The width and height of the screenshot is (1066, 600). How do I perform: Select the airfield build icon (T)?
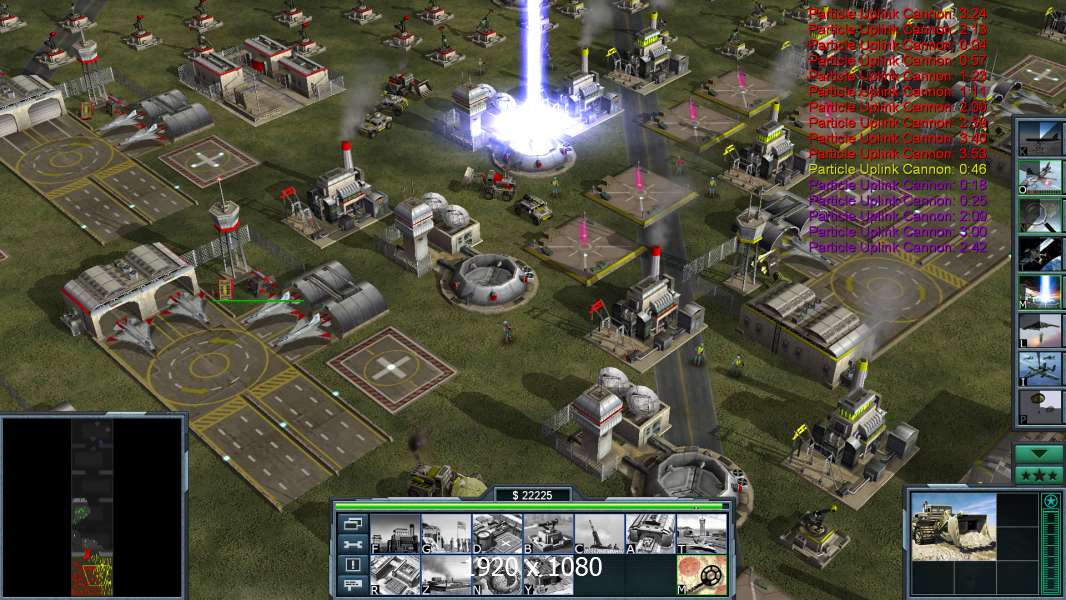coord(701,533)
